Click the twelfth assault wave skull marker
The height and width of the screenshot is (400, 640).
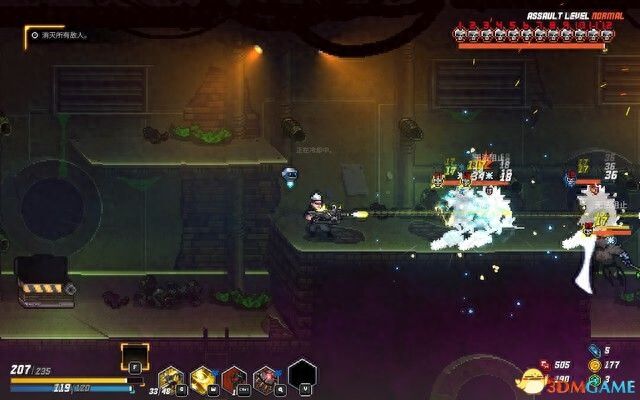[606, 33]
